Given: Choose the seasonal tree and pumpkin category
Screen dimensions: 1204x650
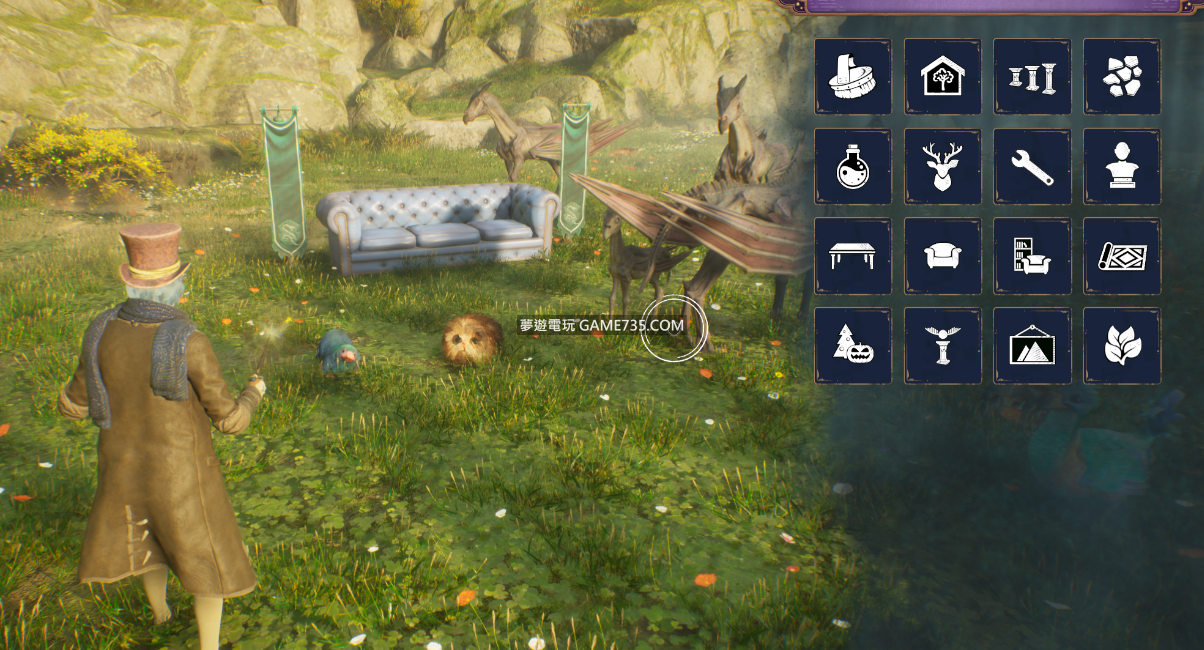Looking at the screenshot, I should (853, 346).
